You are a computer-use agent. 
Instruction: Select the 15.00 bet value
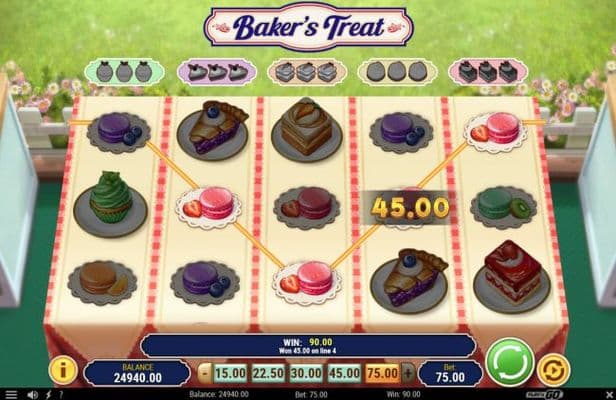coord(229,372)
